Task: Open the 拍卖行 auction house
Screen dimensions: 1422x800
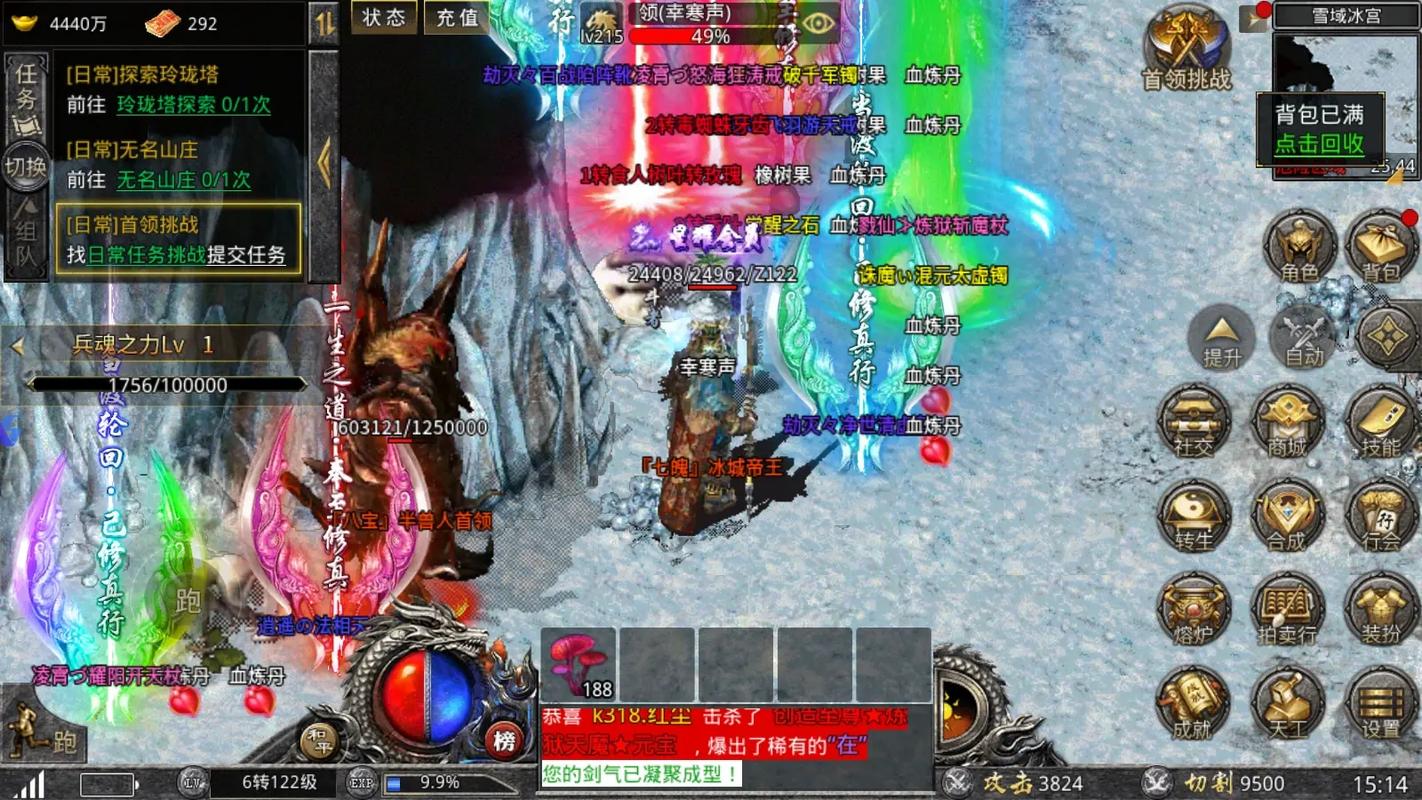Action: click(x=1287, y=610)
